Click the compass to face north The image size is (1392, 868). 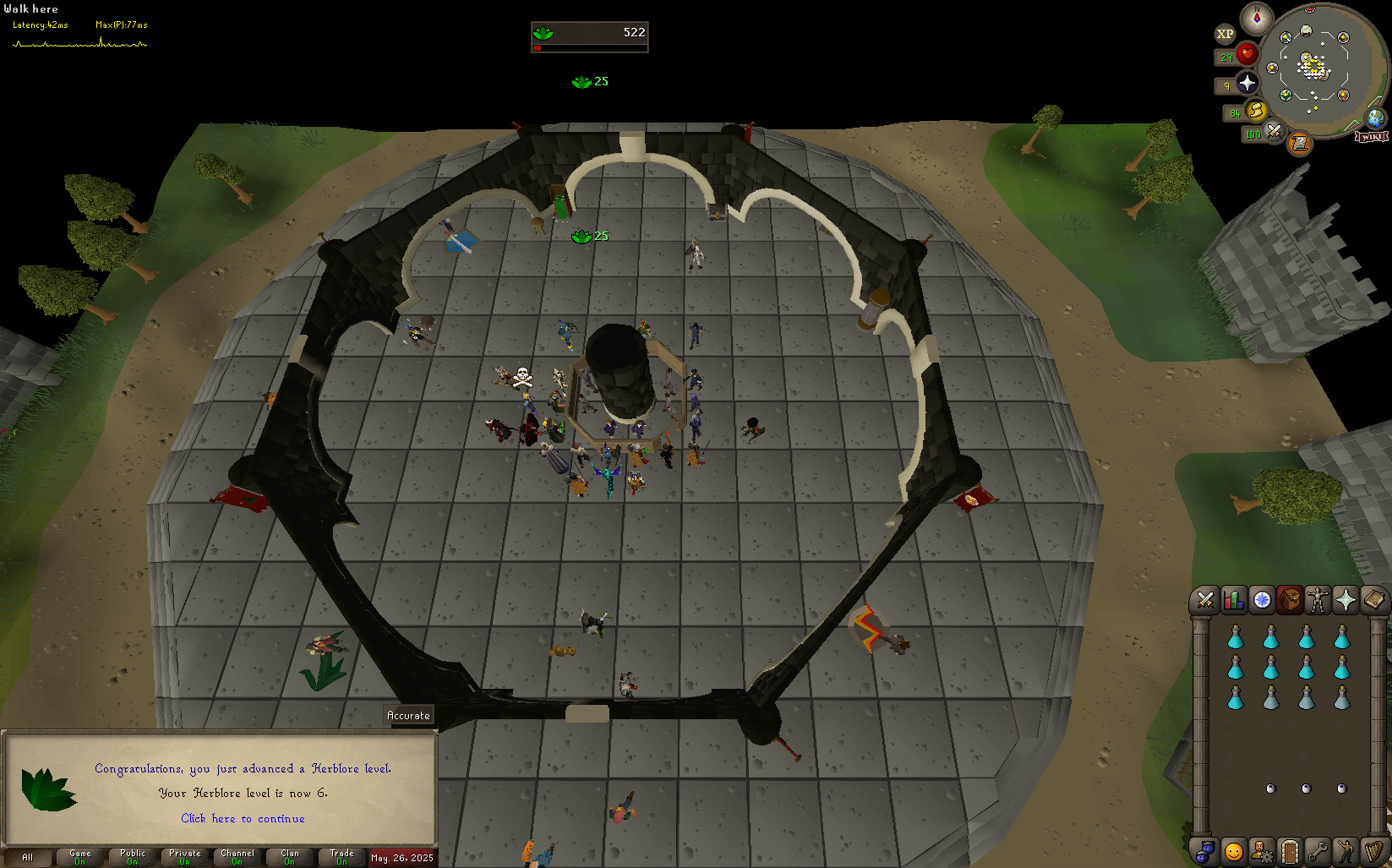(x=1257, y=18)
